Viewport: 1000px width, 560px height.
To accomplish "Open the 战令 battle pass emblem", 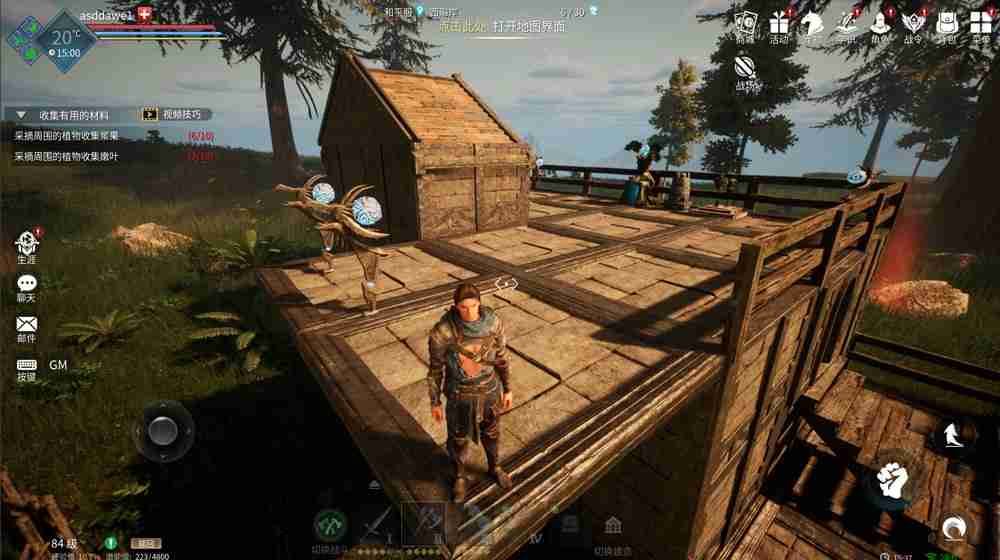I will (x=912, y=23).
